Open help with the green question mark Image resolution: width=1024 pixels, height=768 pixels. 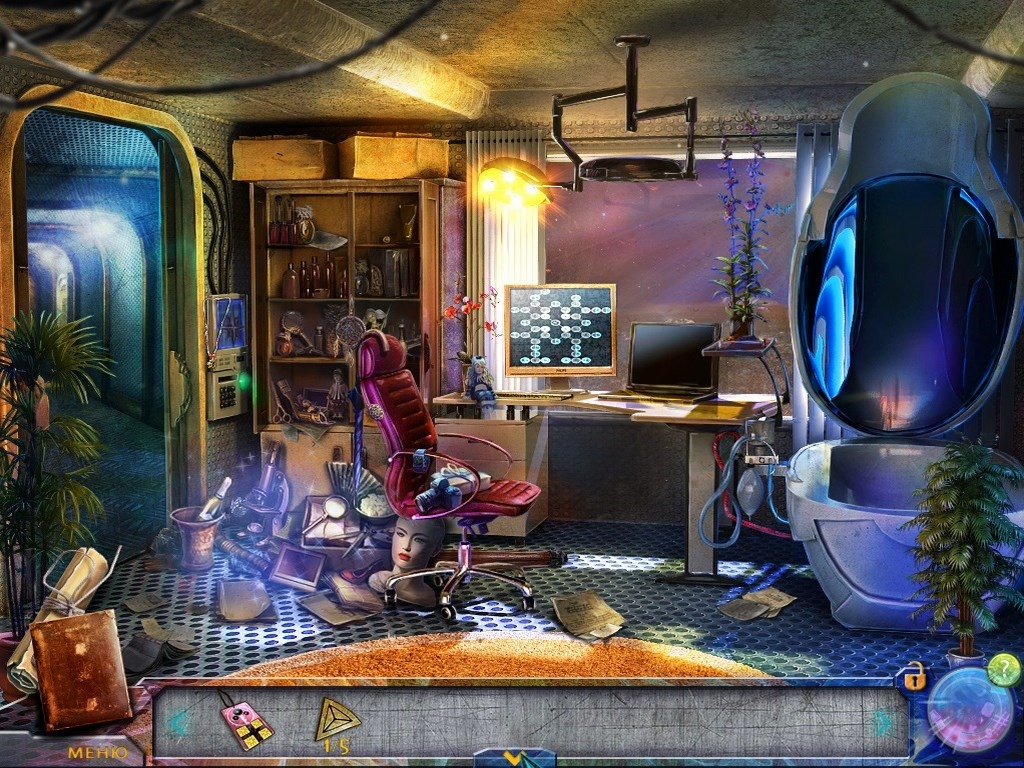[1003, 670]
